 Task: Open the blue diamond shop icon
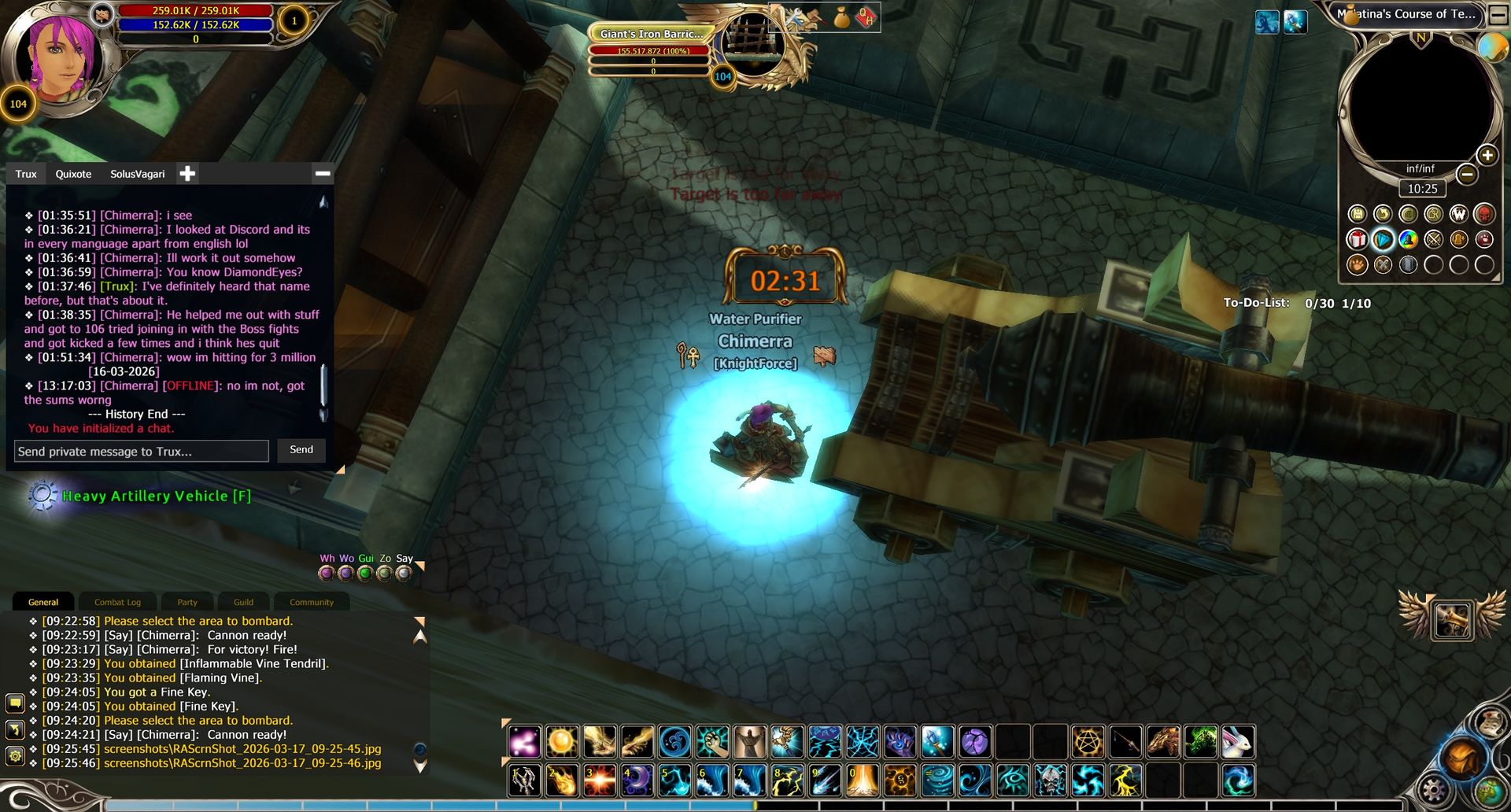[x=1383, y=239]
